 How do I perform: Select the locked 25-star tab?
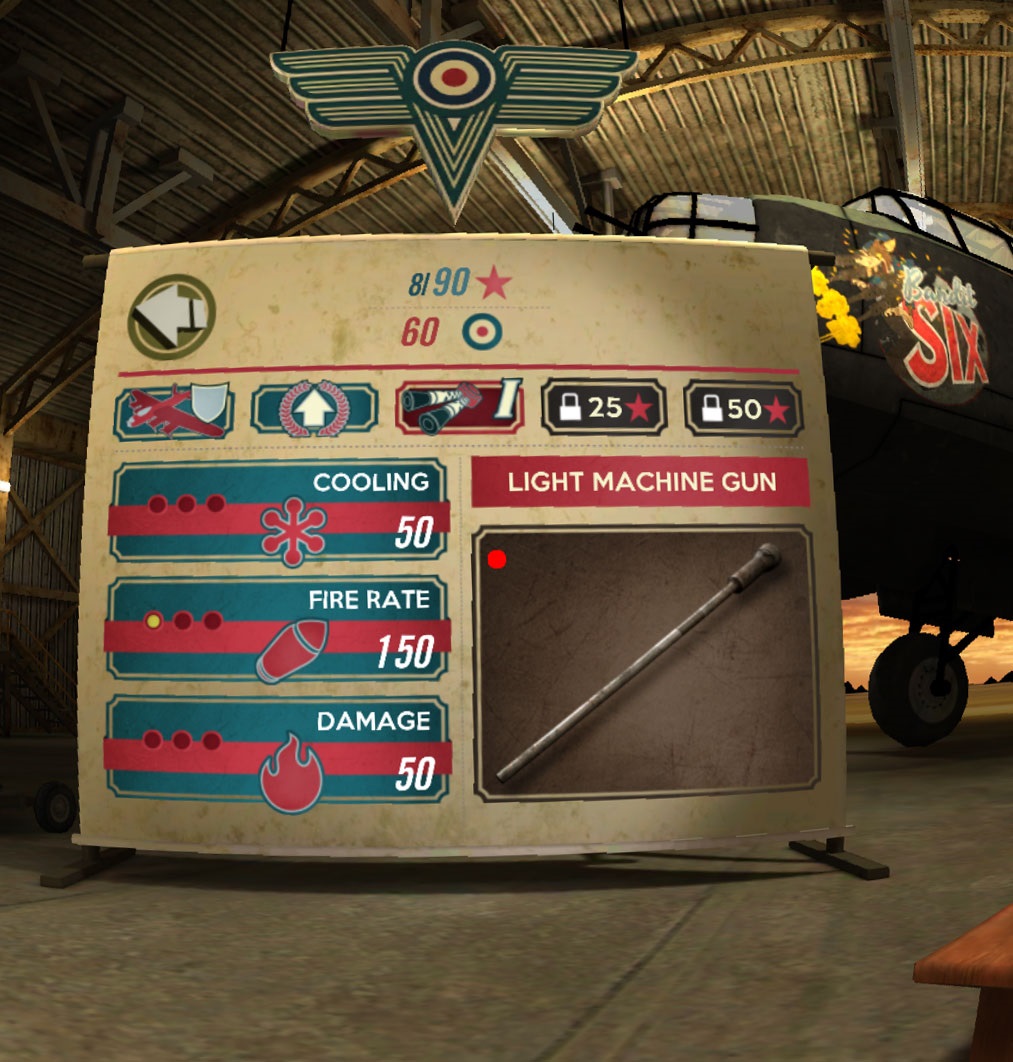(x=604, y=408)
